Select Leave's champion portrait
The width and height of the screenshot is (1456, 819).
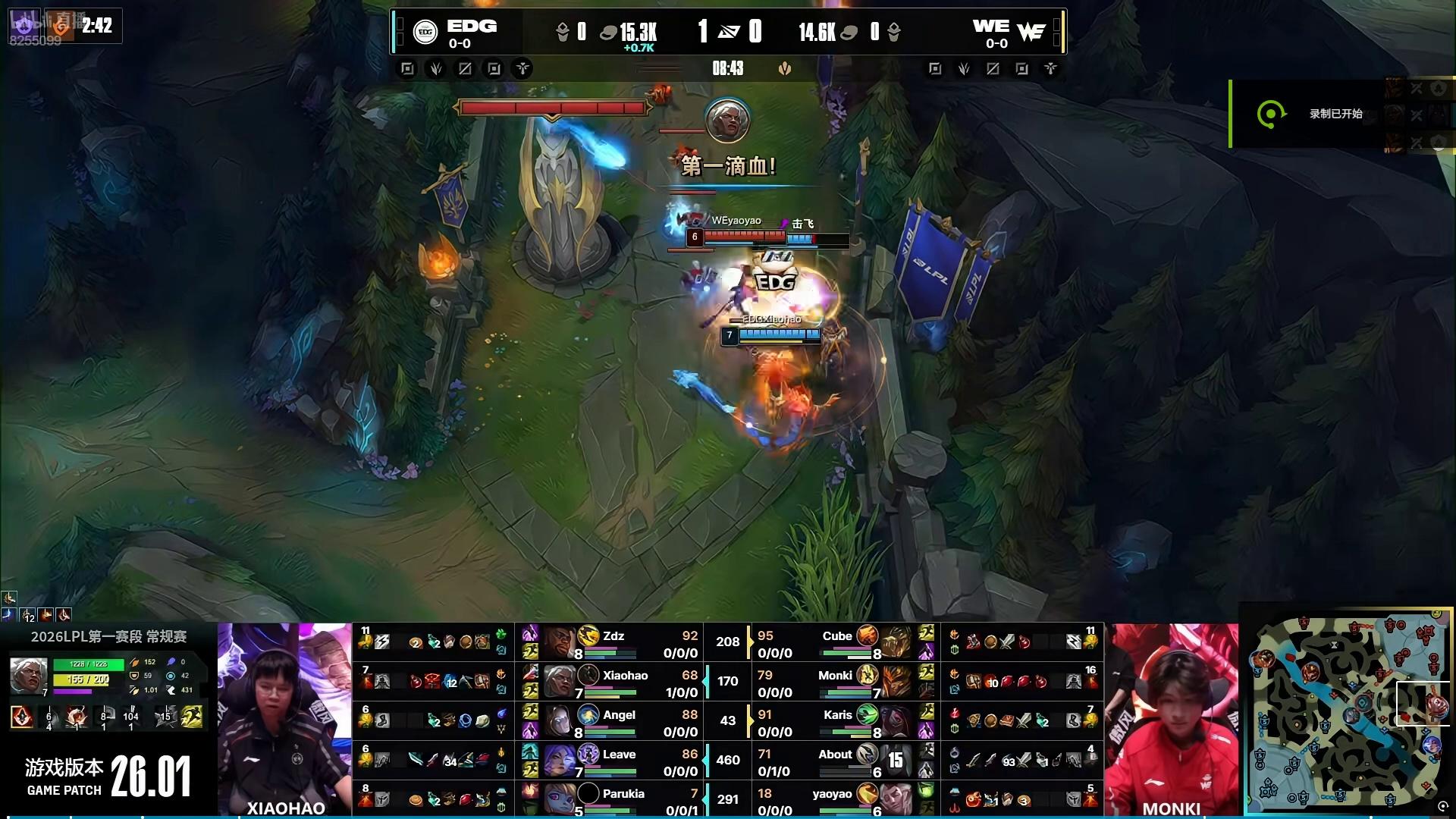pyautogui.click(x=559, y=761)
